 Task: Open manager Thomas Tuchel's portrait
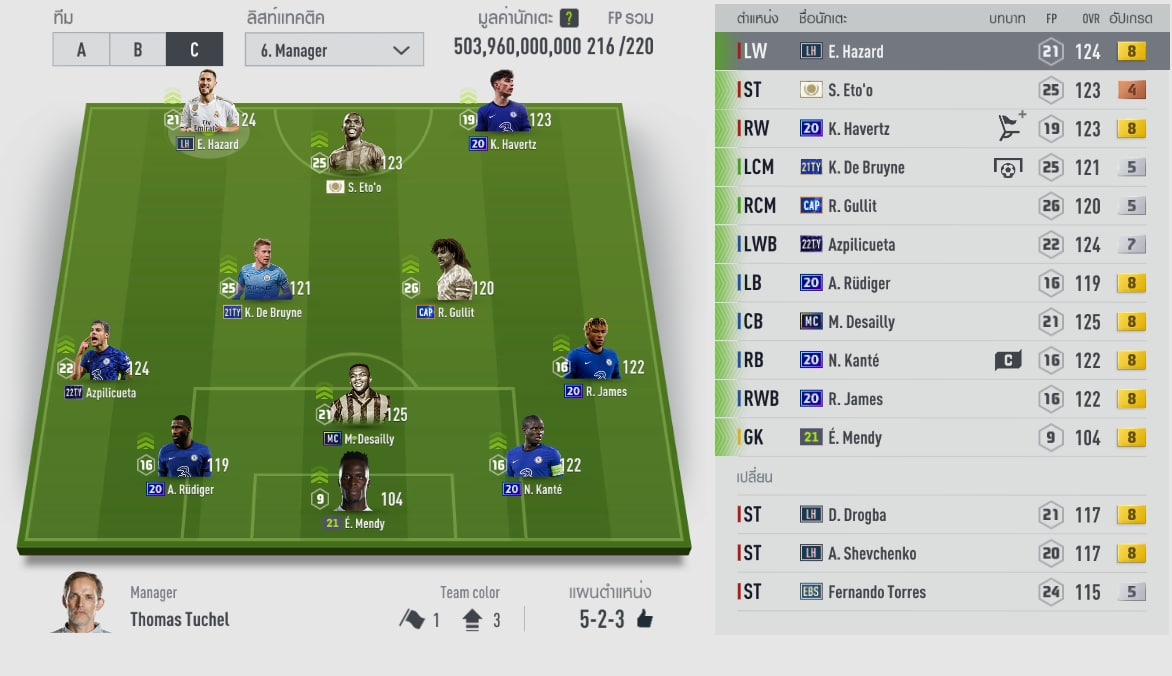[x=81, y=602]
